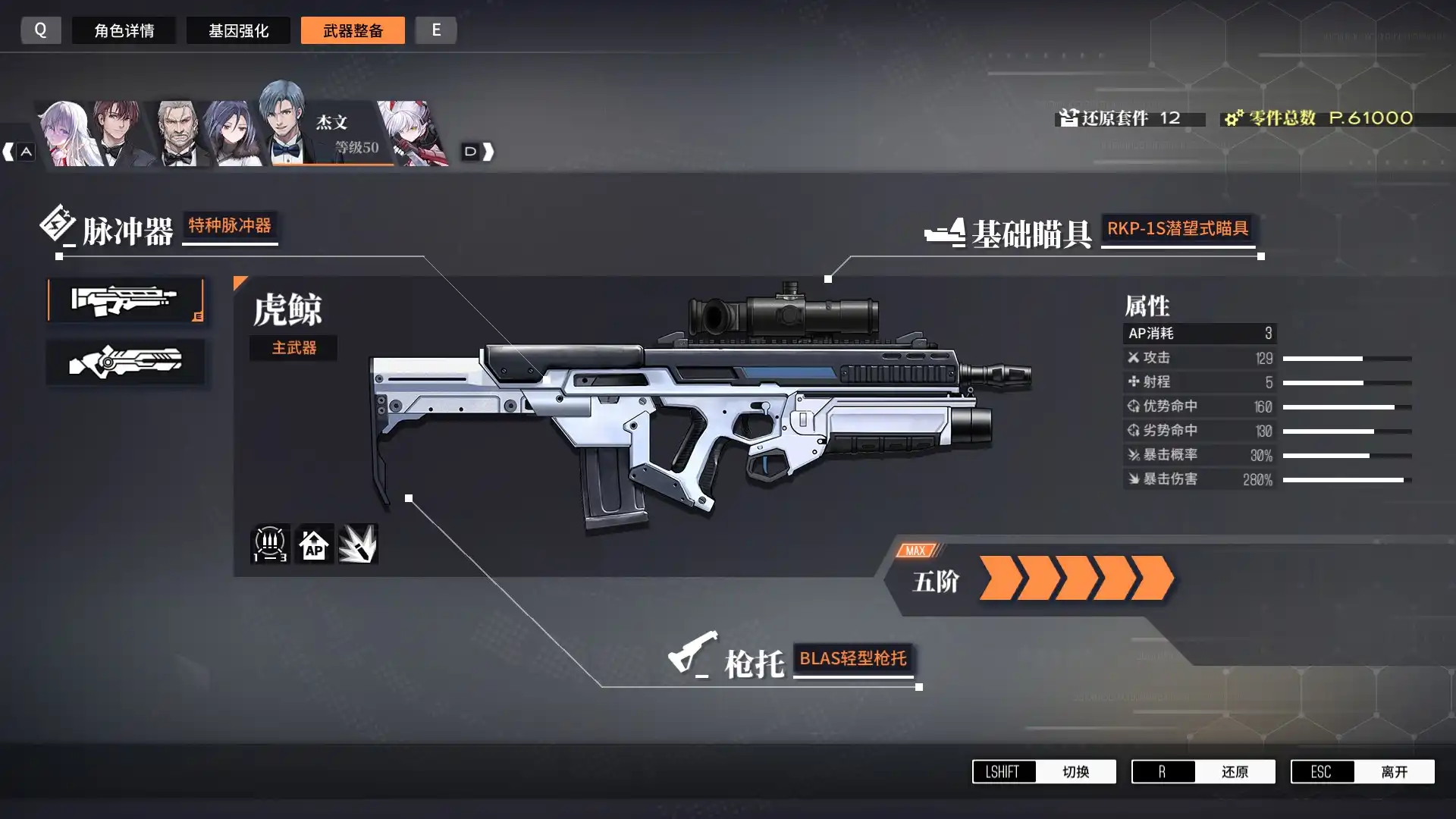Screen dimensions: 1456x819
Task: Open the 角色详情 tab
Action: click(x=124, y=30)
